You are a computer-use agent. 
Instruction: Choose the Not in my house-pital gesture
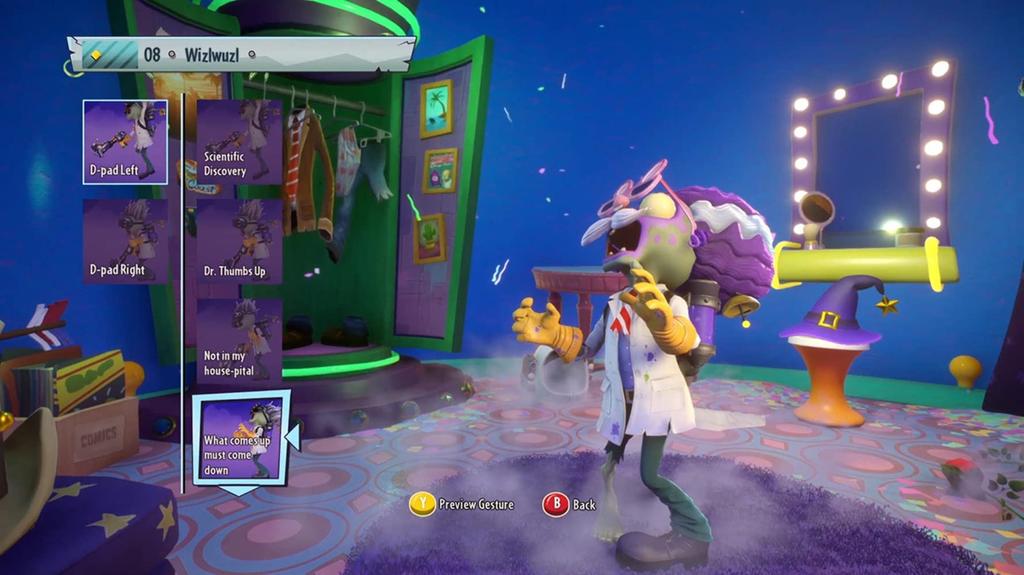(239, 340)
